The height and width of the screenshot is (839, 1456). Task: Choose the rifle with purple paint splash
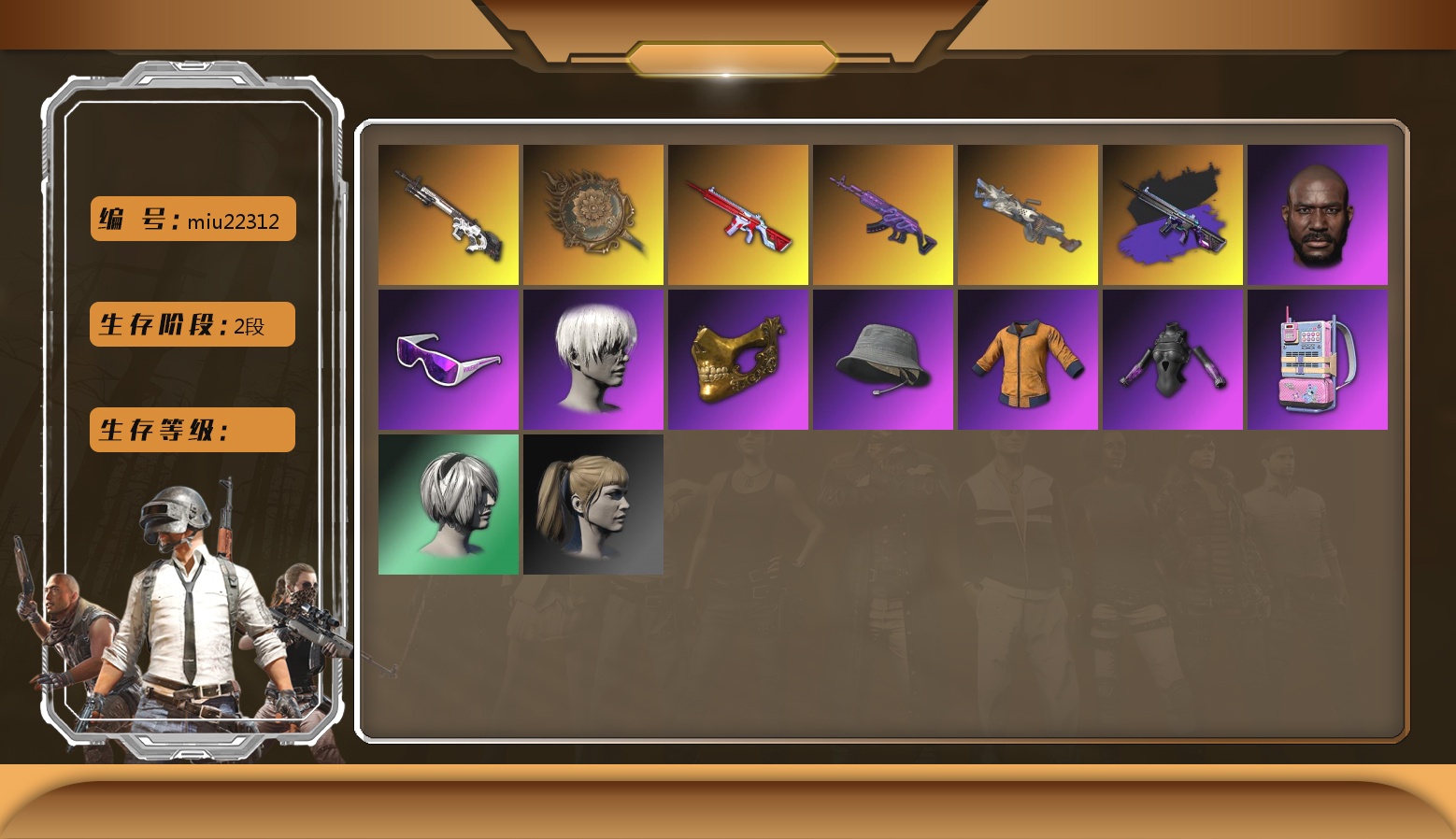(1173, 215)
